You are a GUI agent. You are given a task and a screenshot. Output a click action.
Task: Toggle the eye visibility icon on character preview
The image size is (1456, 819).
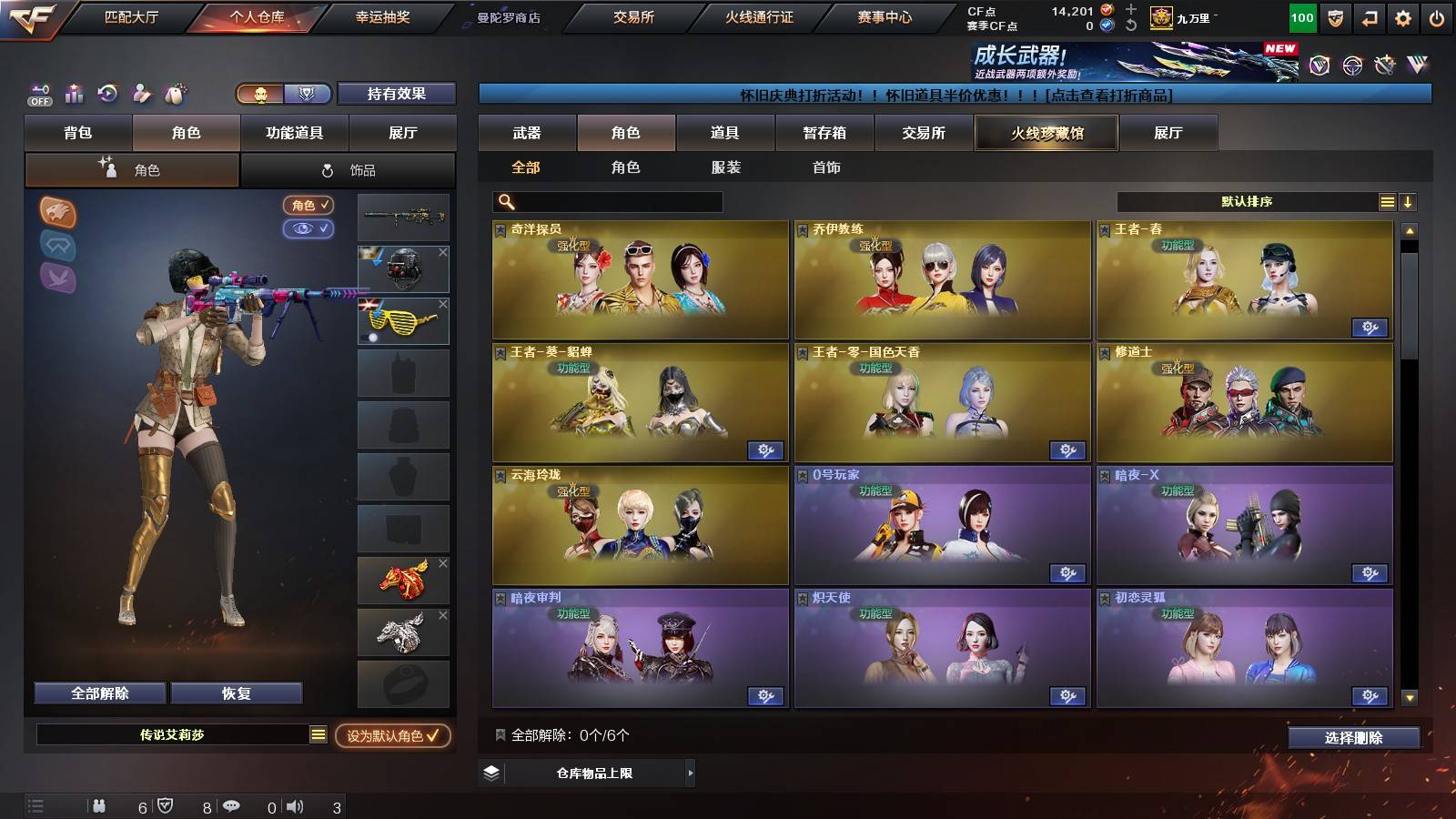tap(308, 229)
